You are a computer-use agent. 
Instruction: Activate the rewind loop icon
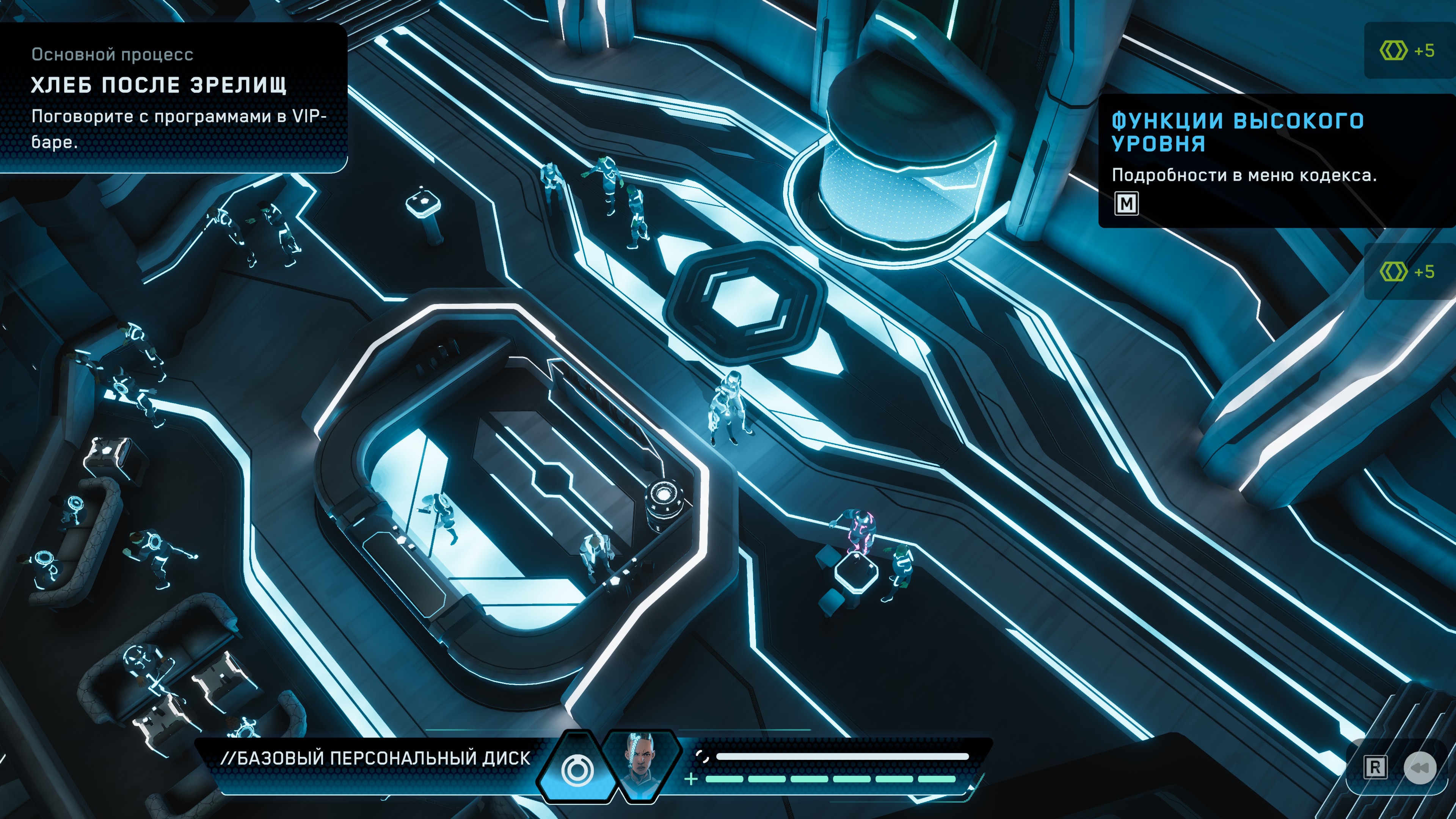(1419, 767)
